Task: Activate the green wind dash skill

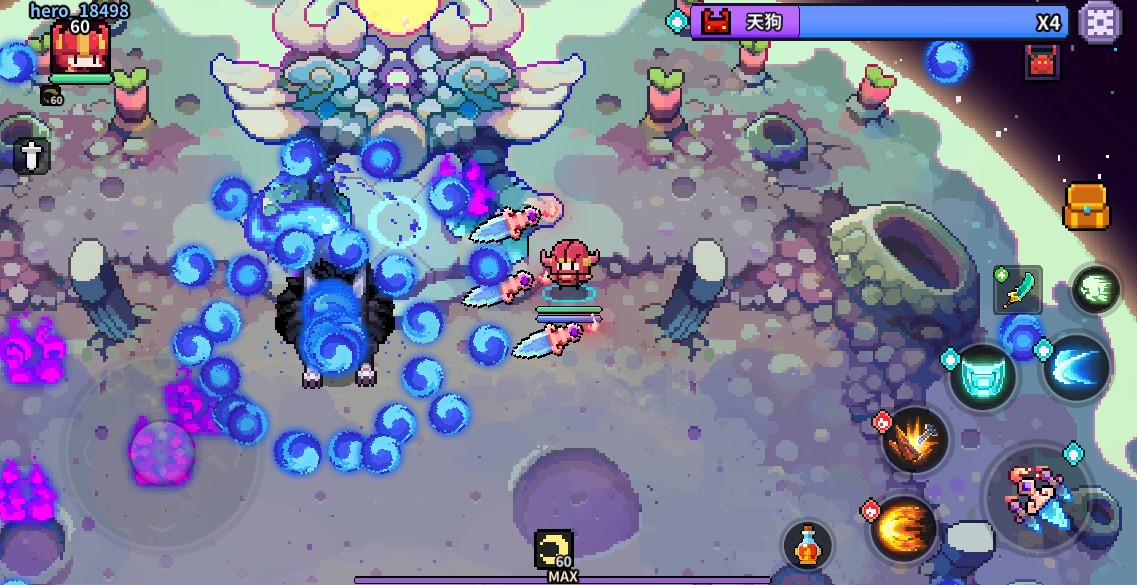Action: (1095, 290)
